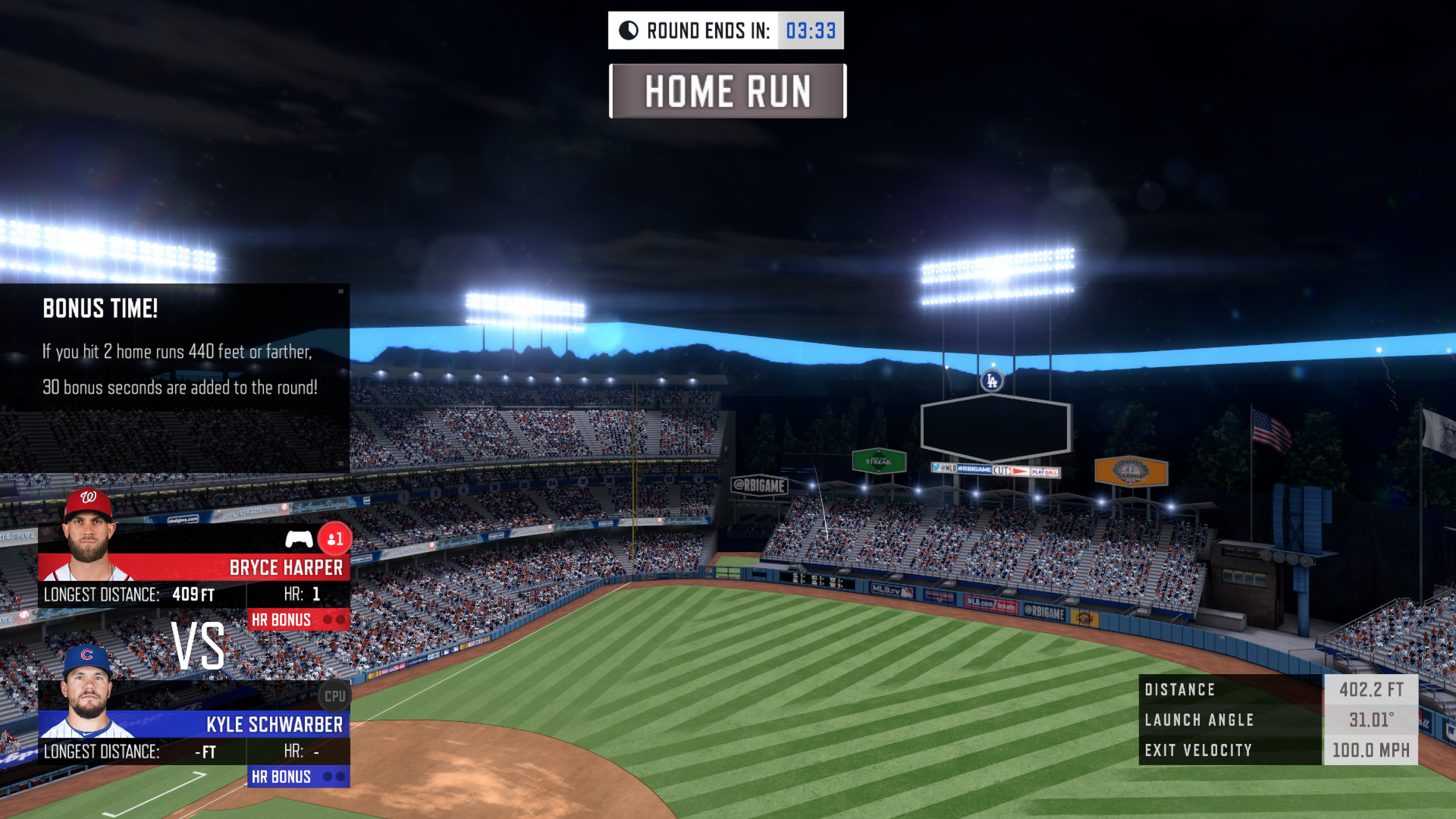This screenshot has height=819, width=1456.
Task: Expand the blank Dodger Stadium videoboard
Action: tap(996, 427)
